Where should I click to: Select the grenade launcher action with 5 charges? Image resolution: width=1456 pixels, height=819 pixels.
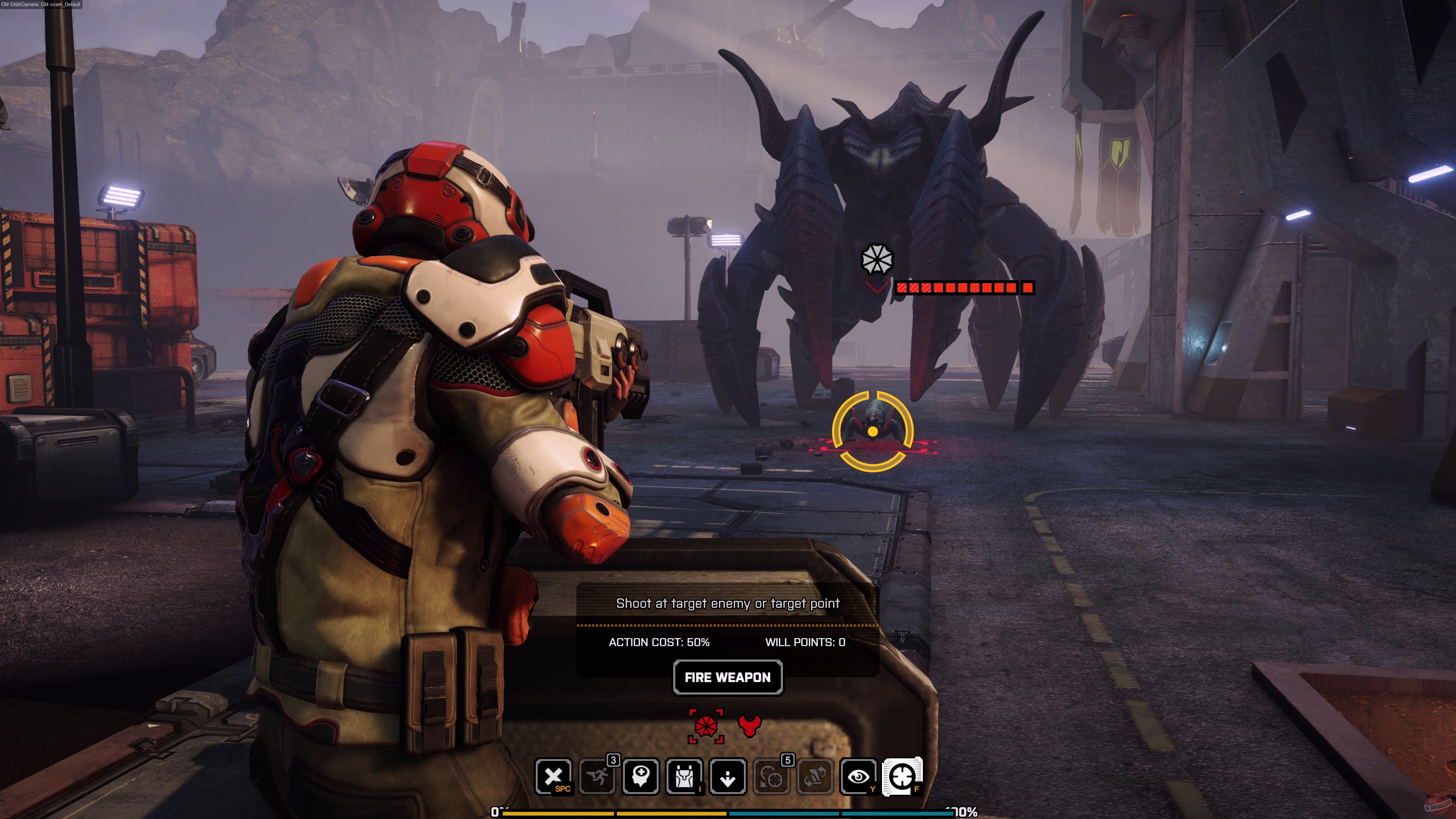click(770, 779)
